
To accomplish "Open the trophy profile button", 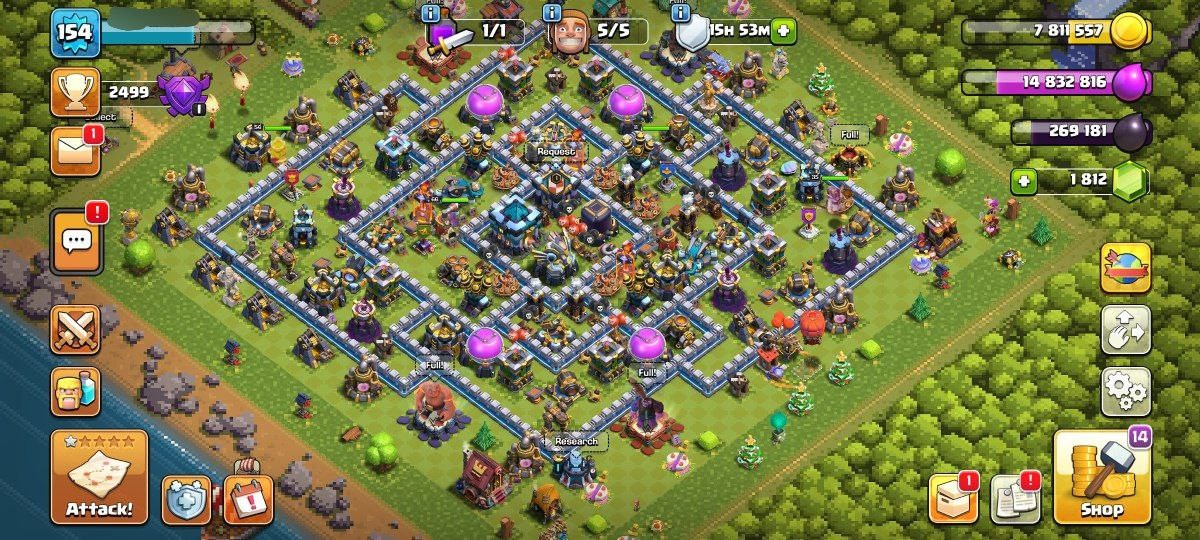I will [x=75, y=93].
